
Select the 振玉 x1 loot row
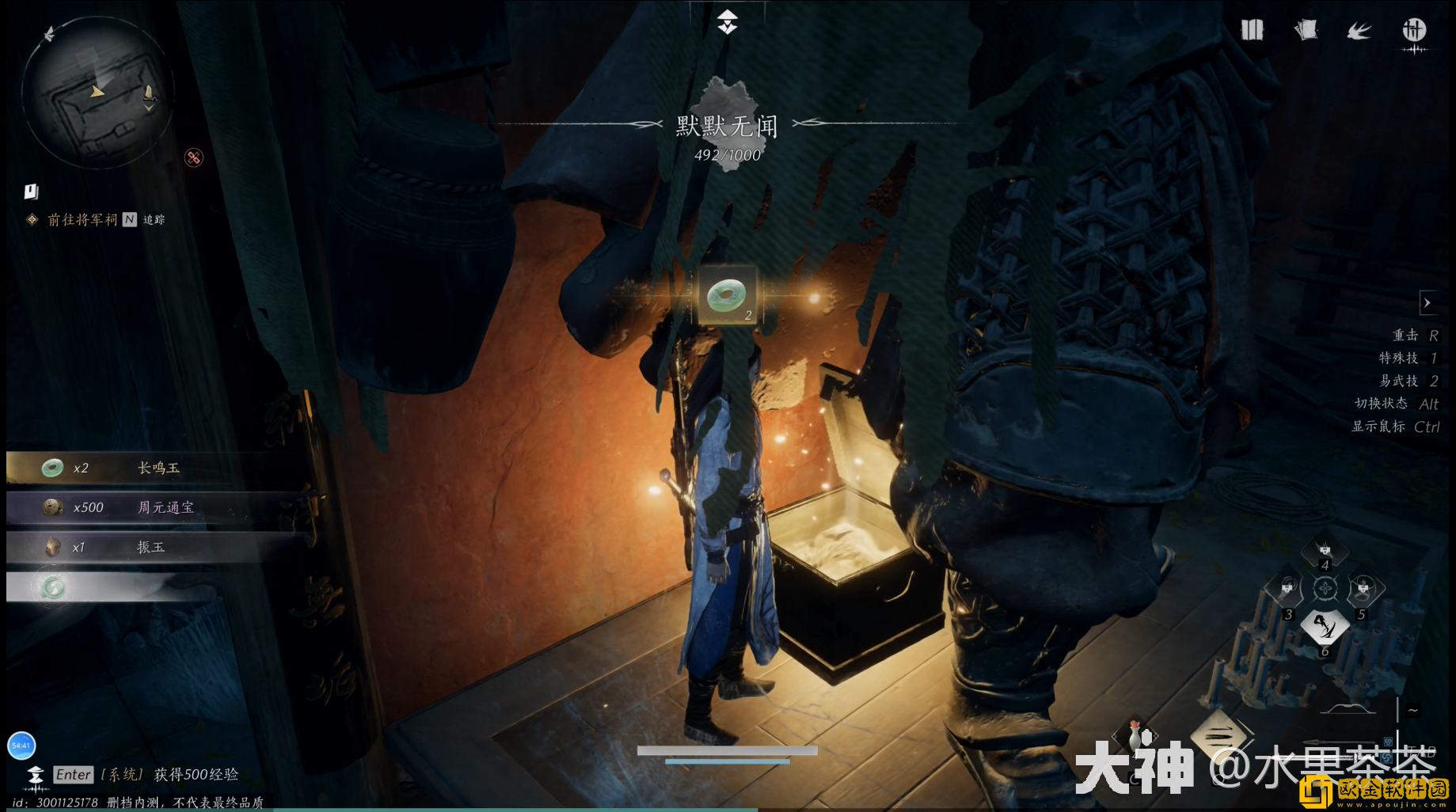pos(158,547)
